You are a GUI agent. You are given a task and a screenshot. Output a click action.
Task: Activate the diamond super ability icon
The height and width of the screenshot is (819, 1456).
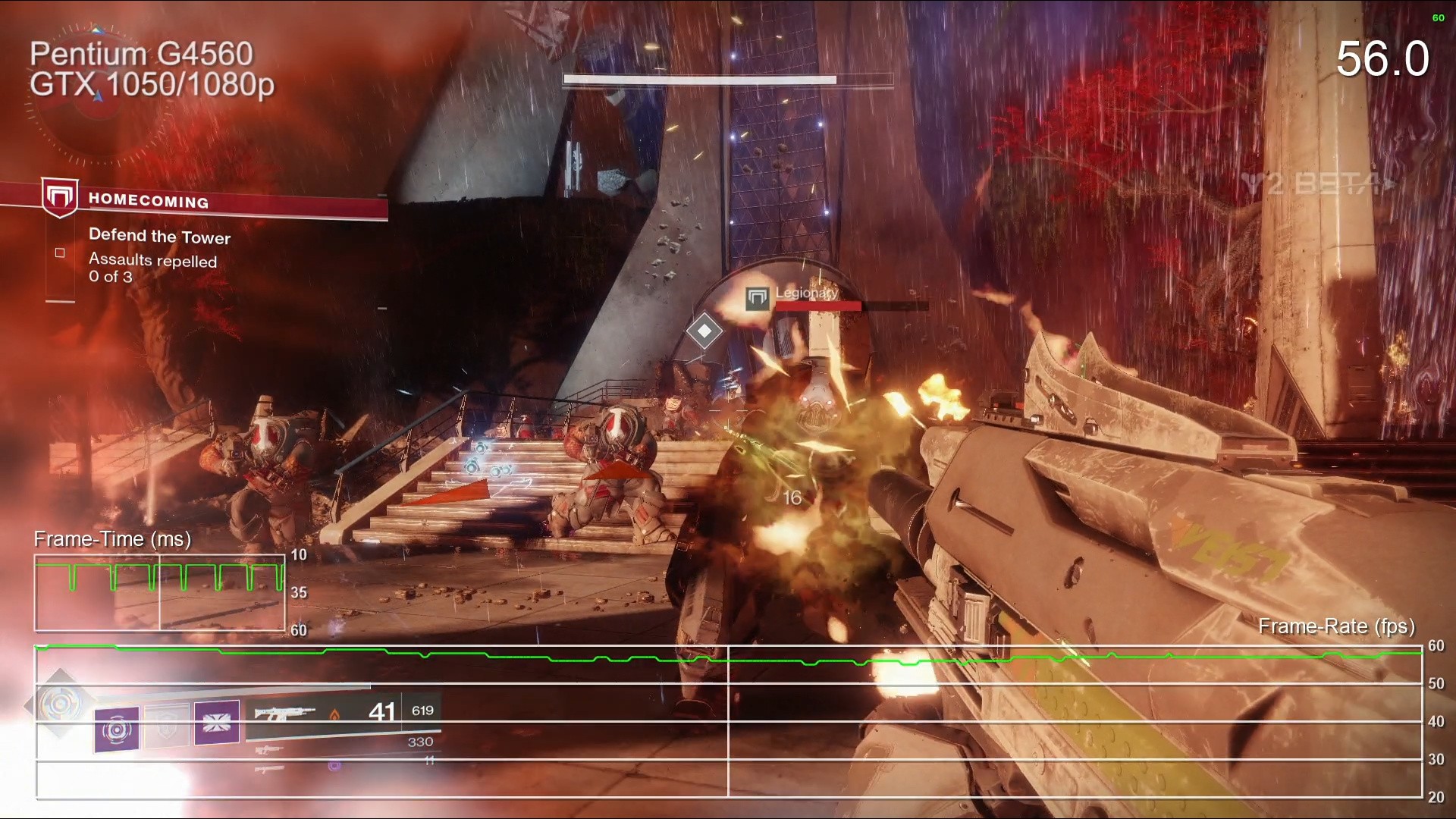(61, 704)
